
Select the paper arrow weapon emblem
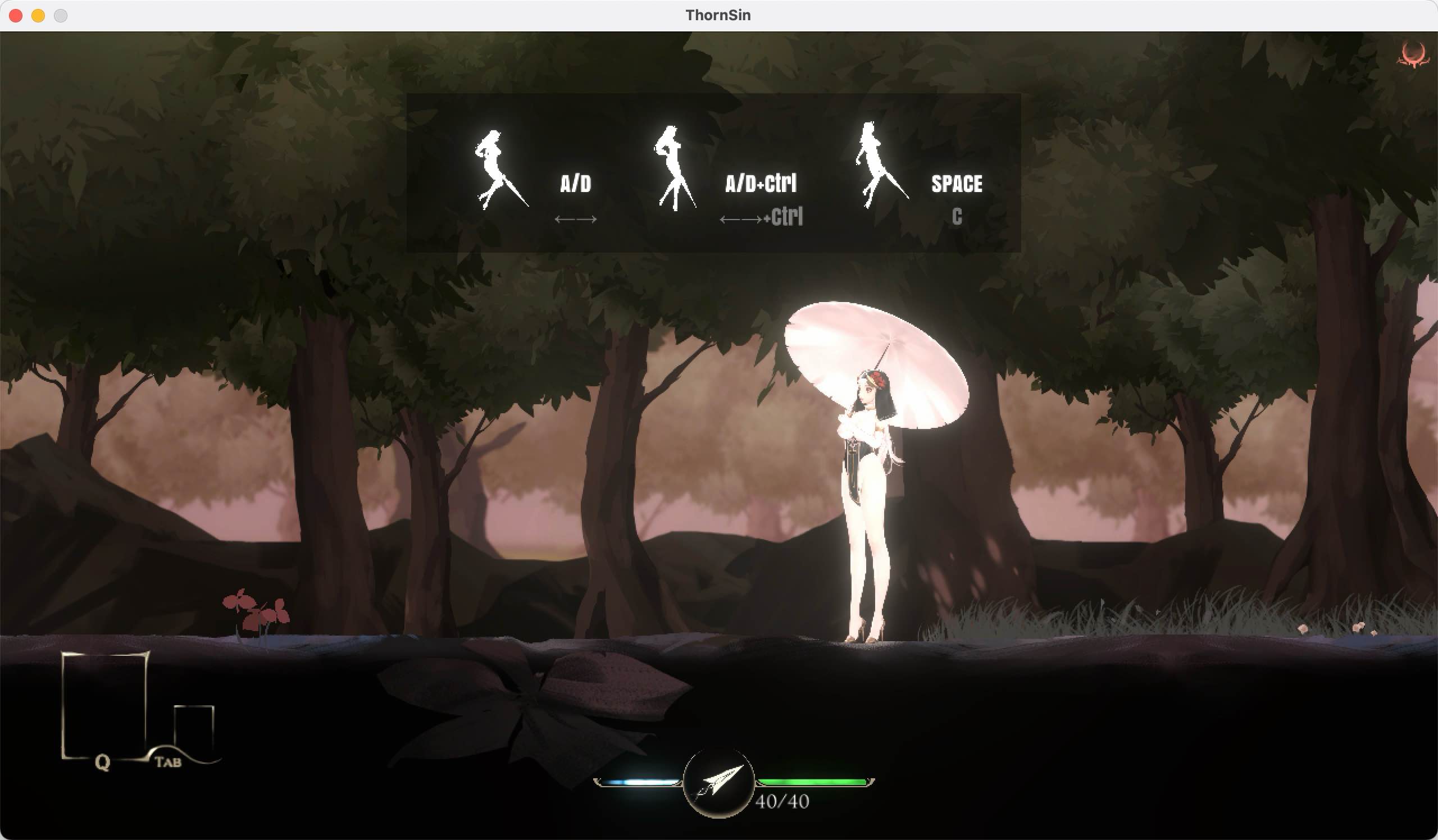[x=718, y=782]
